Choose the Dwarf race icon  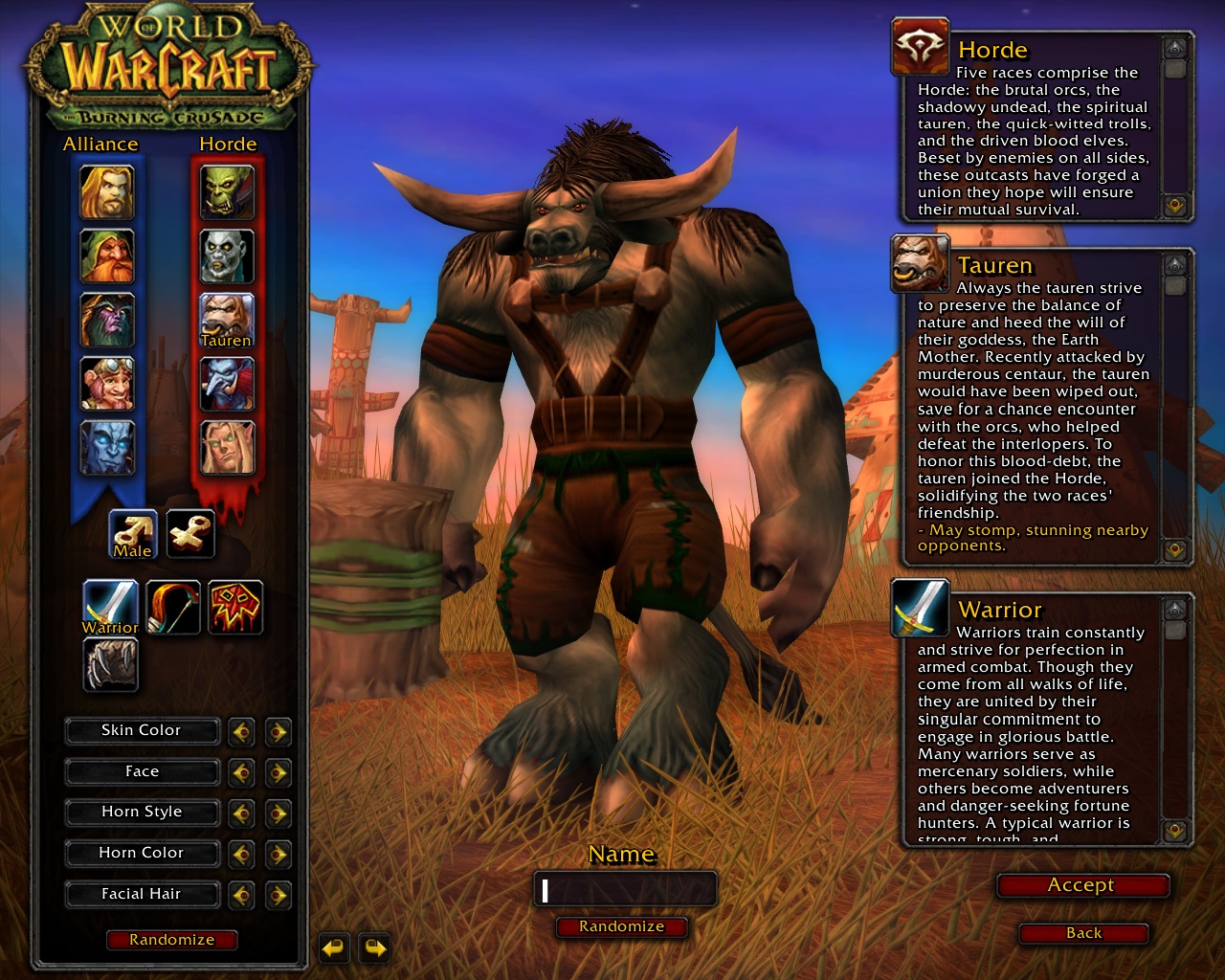pos(107,256)
